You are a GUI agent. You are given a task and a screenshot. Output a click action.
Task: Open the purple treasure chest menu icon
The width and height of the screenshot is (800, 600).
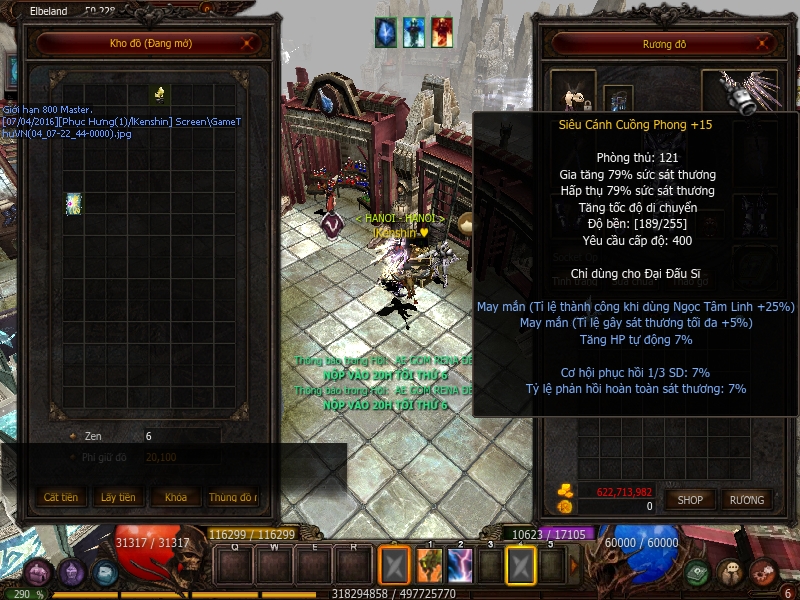(39, 573)
